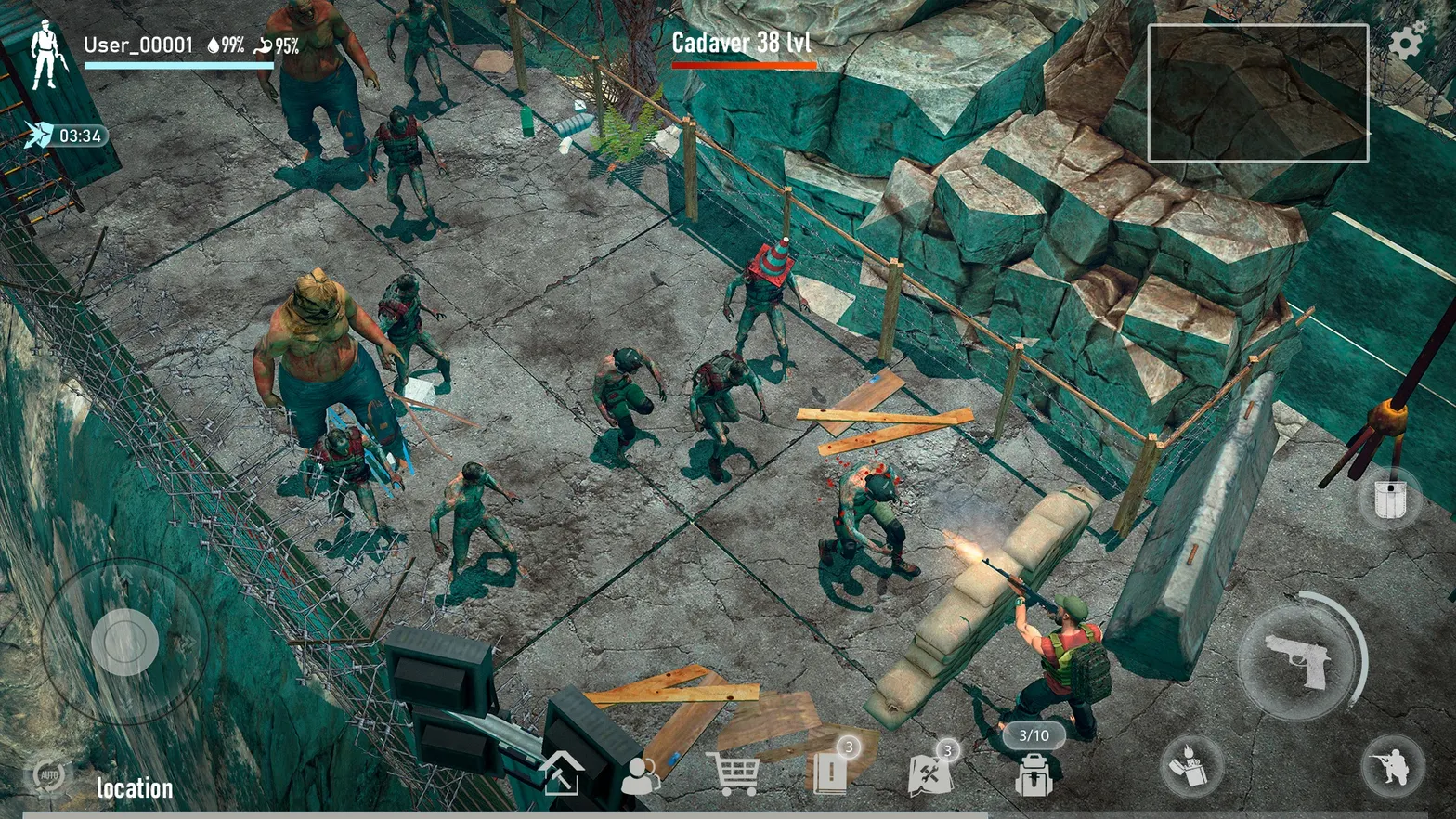Tap the energy 95% indicator
The height and width of the screenshot is (819, 1456).
pos(279,44)
